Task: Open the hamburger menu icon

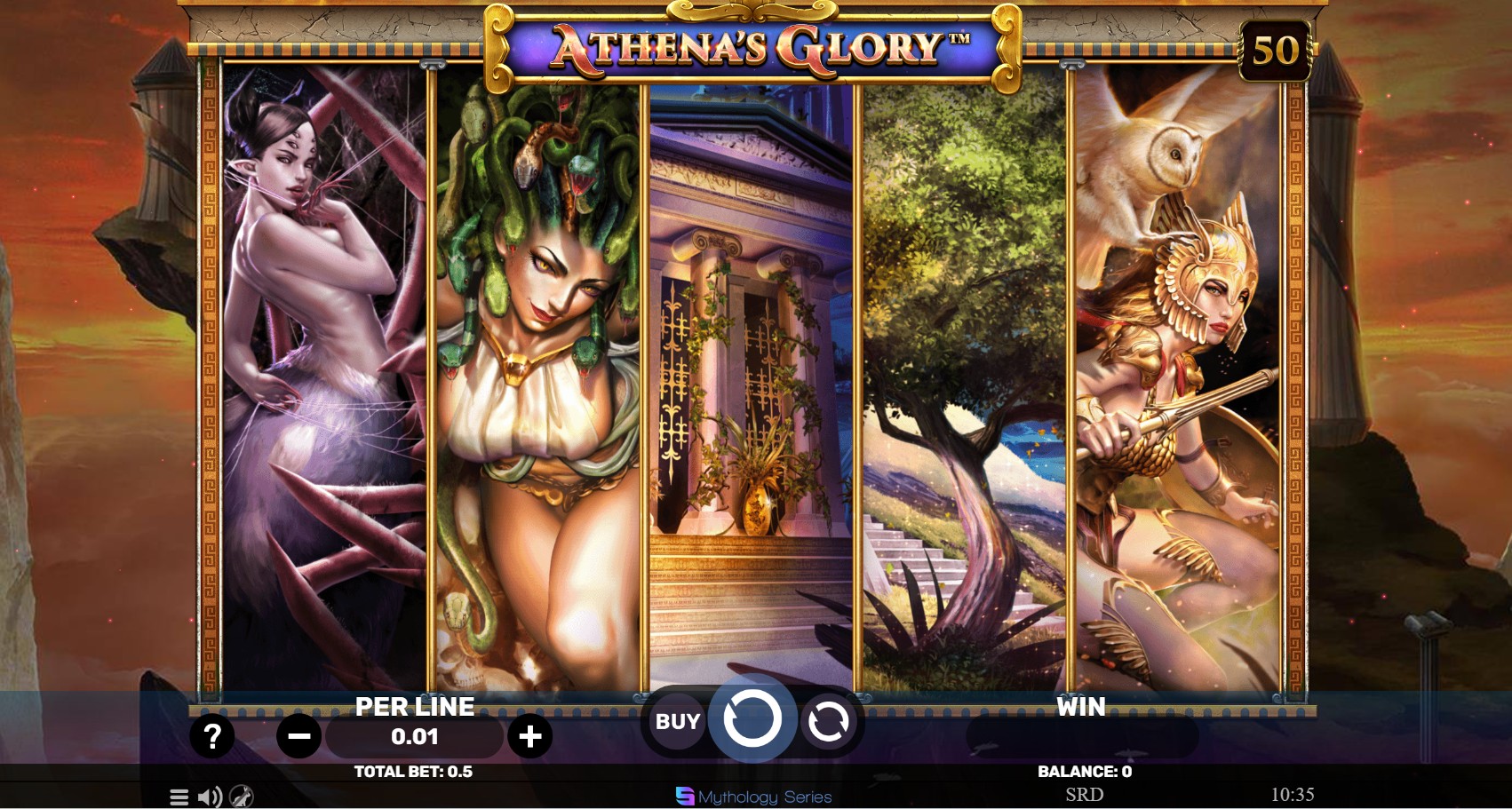Action: (x=178, y=797)
